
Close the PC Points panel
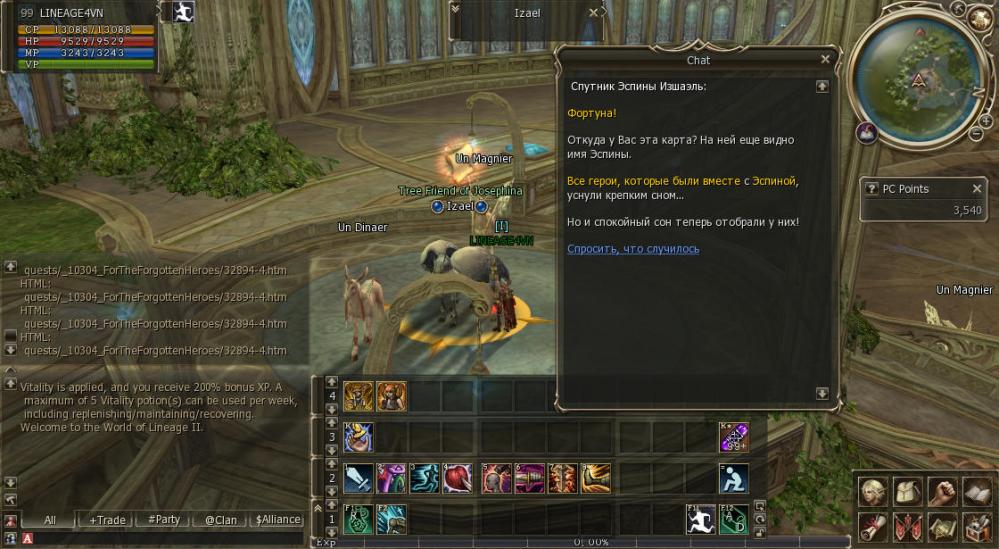click(977, 189)
